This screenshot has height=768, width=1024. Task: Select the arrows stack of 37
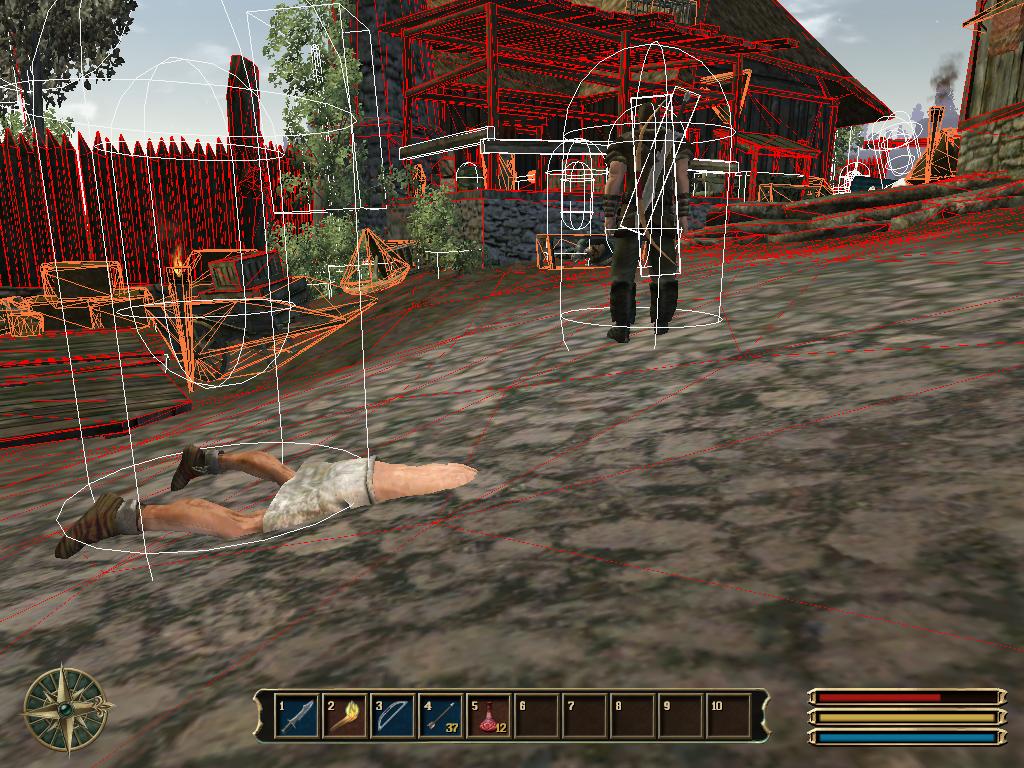(441, 716)
